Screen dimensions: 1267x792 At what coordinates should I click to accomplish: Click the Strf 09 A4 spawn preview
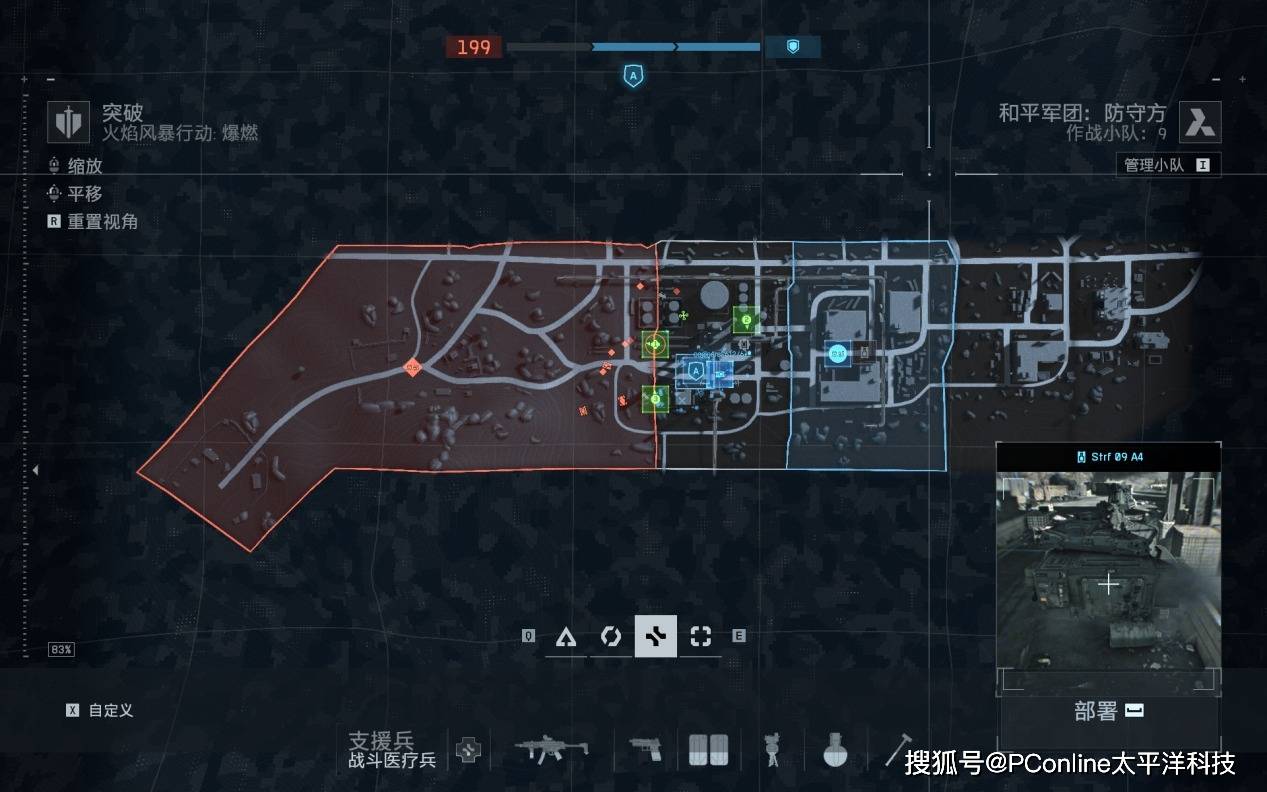pyautogui.click(x=1108, y=580)
